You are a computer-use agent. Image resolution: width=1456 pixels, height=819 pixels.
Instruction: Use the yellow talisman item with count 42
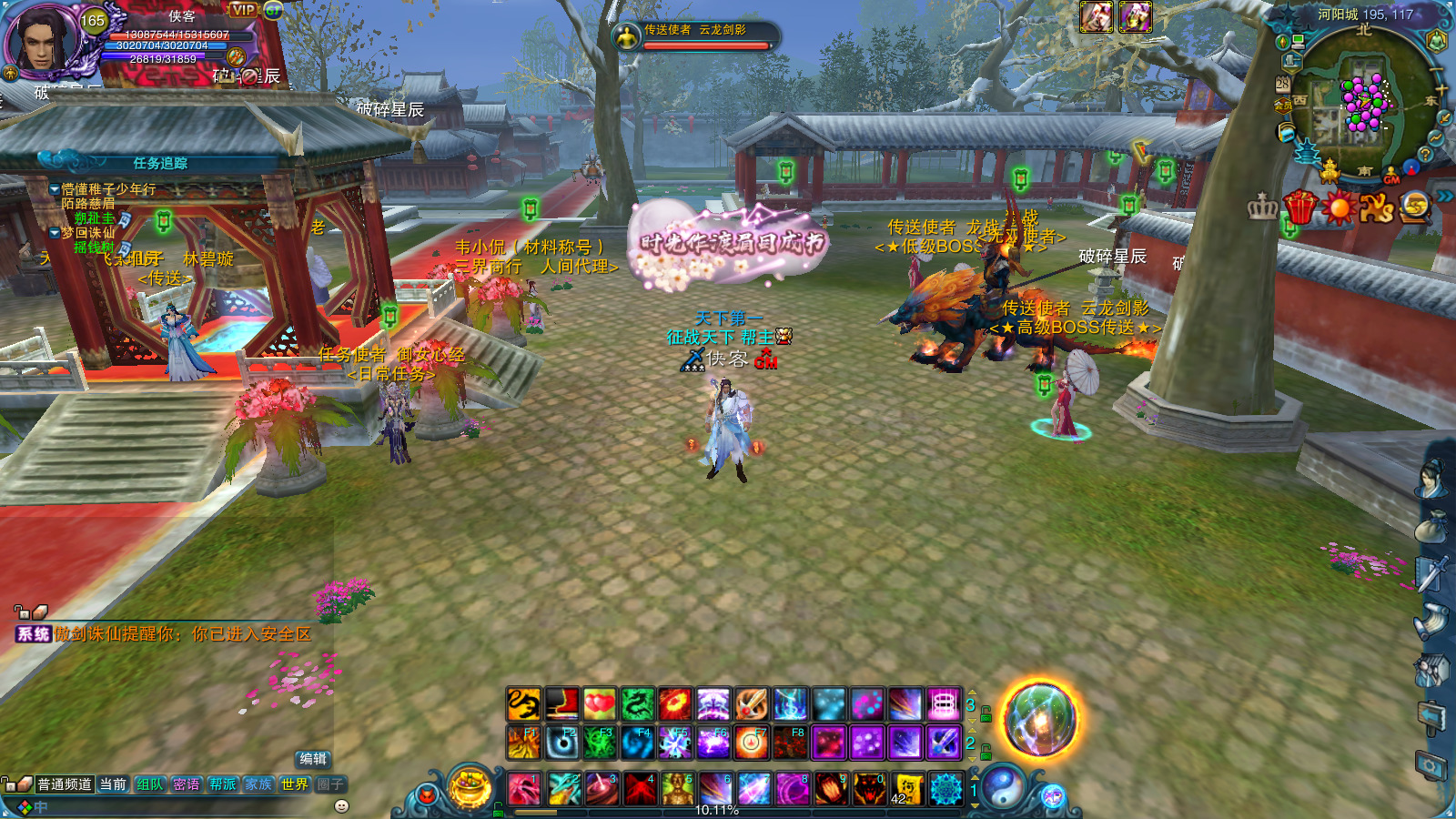pos(907,788)
